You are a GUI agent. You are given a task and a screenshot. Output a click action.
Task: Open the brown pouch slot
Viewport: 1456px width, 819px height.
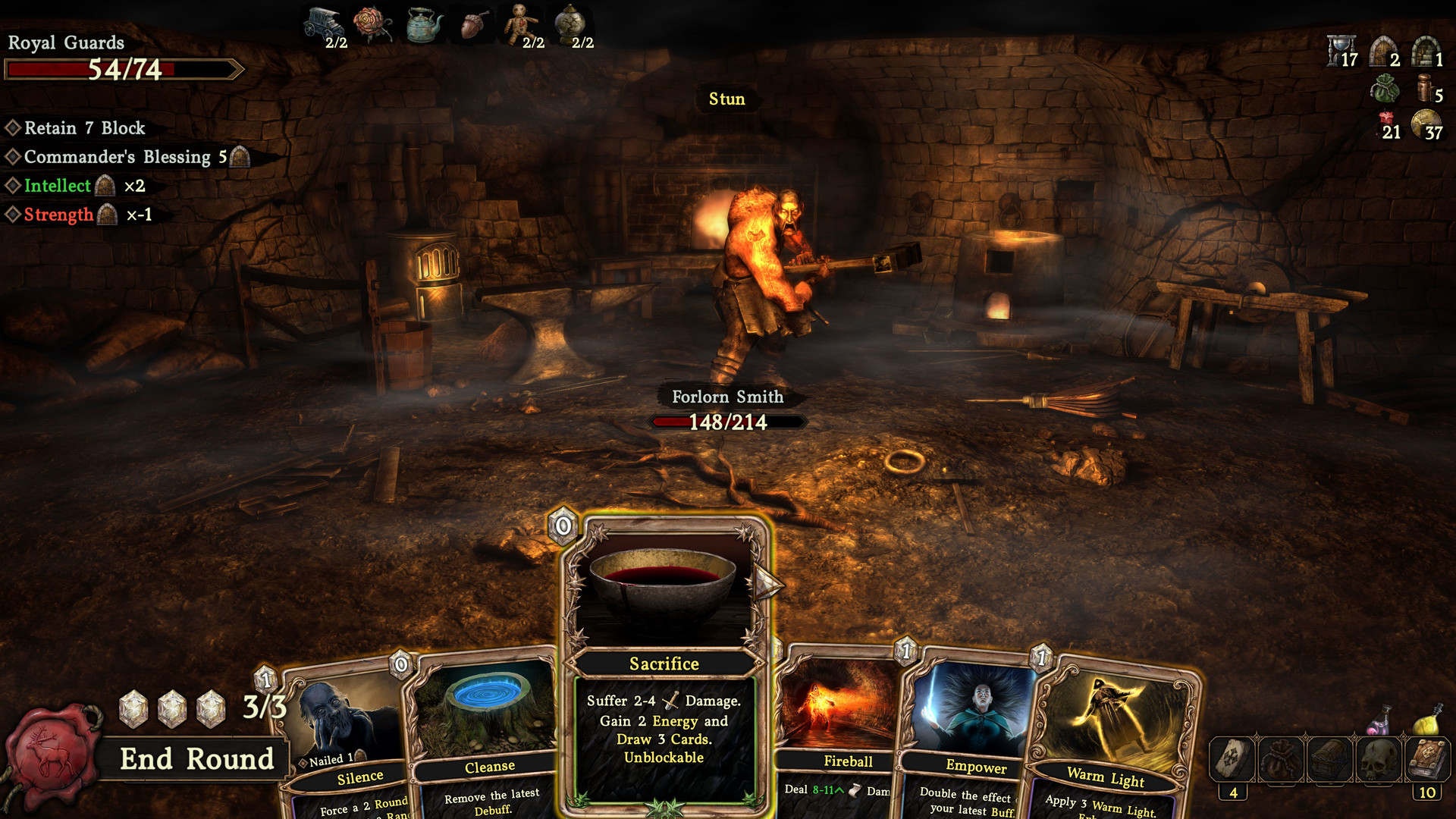tap(1282, 759)
